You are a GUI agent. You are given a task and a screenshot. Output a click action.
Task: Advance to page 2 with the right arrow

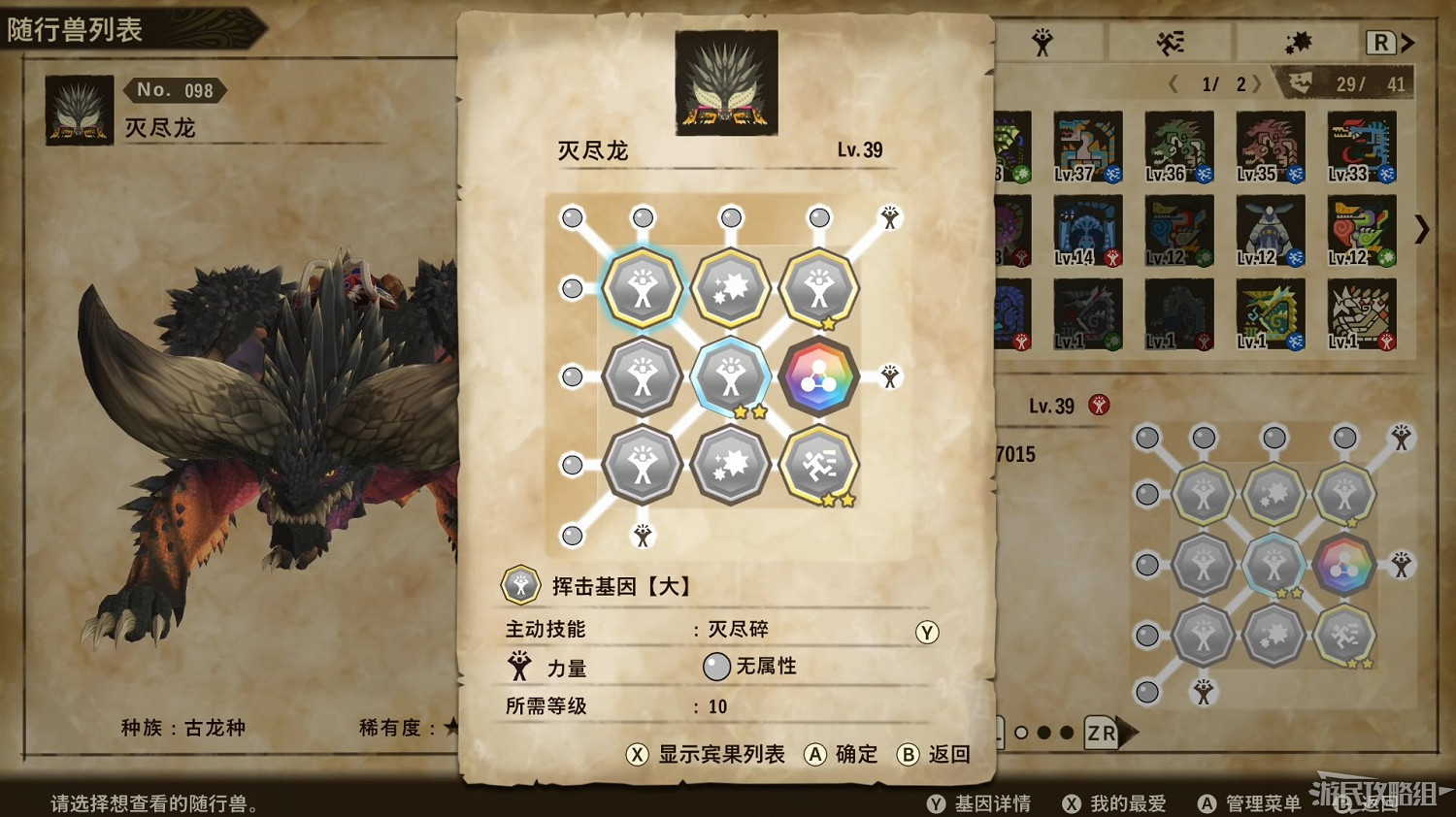click(1257, 84)
